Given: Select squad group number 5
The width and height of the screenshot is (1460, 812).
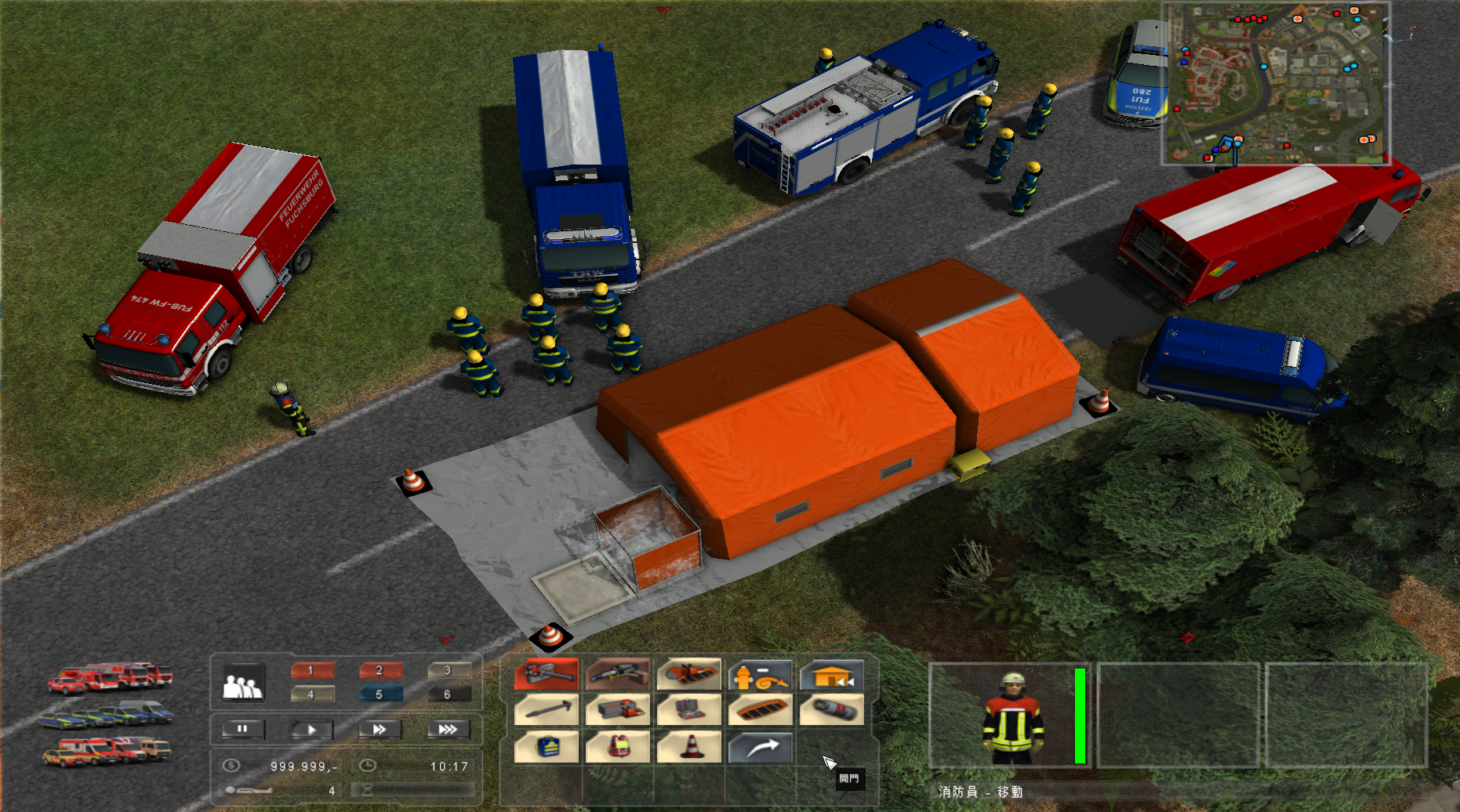Looking at the screenshot, I should pos(380,694).
